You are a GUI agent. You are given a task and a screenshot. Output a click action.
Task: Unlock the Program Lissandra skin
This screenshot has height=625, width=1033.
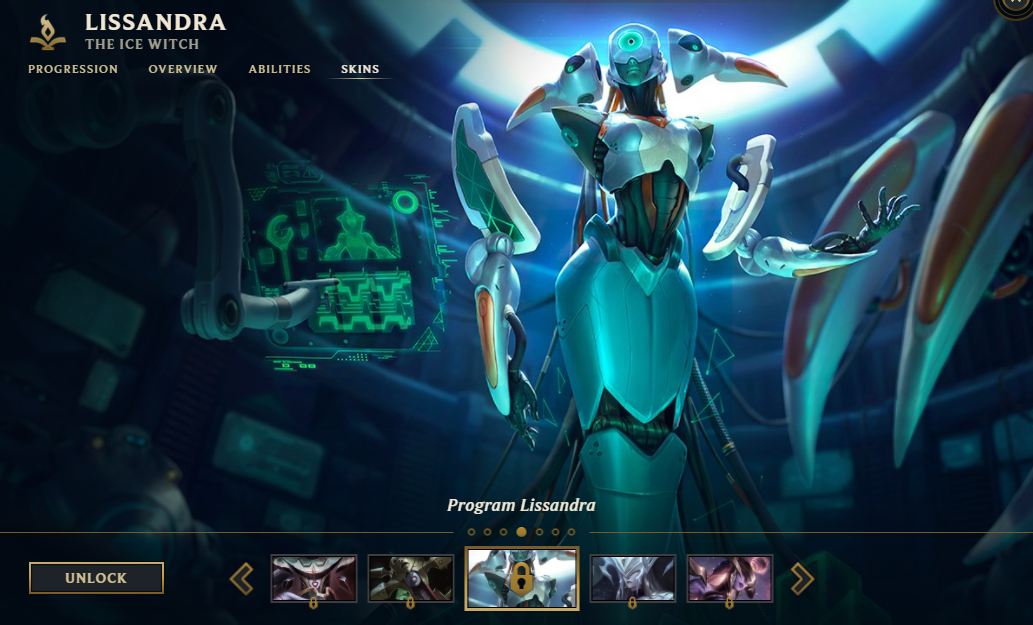(x=96, y=578)
